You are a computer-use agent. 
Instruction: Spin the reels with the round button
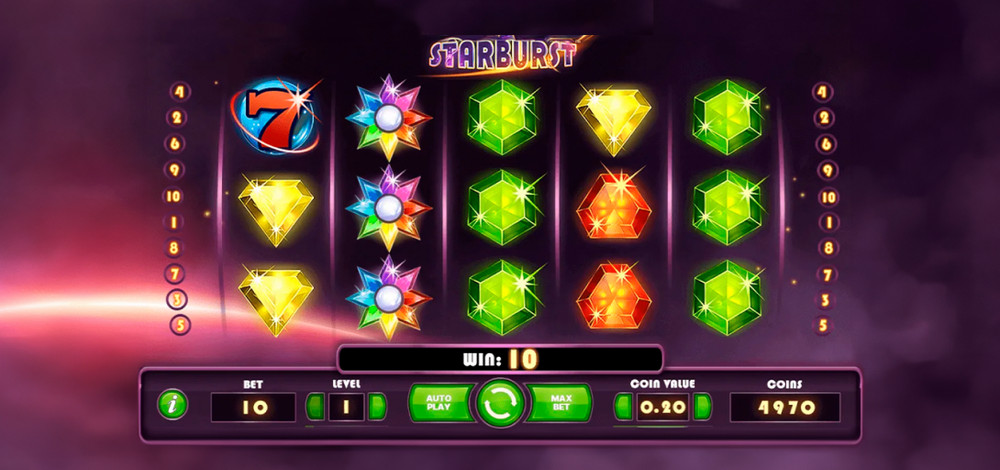[499, 404]
